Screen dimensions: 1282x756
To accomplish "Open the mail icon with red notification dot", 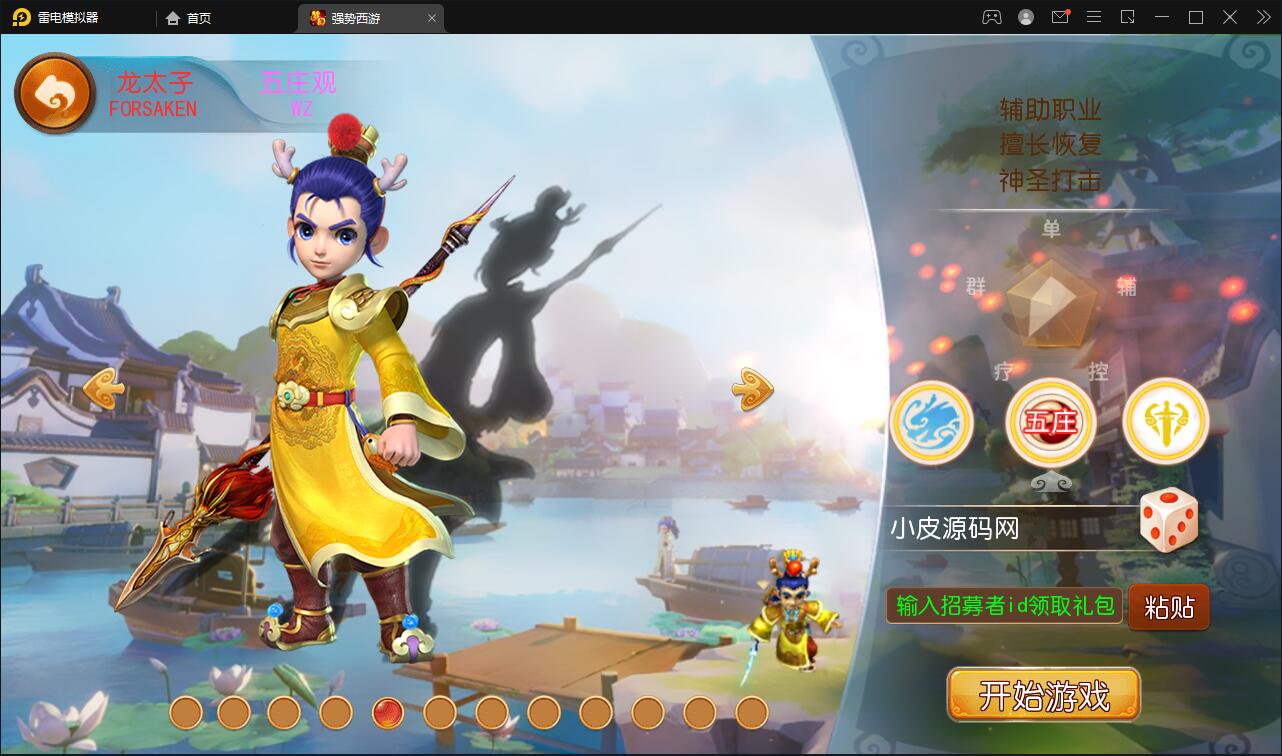I will 1060,17.
